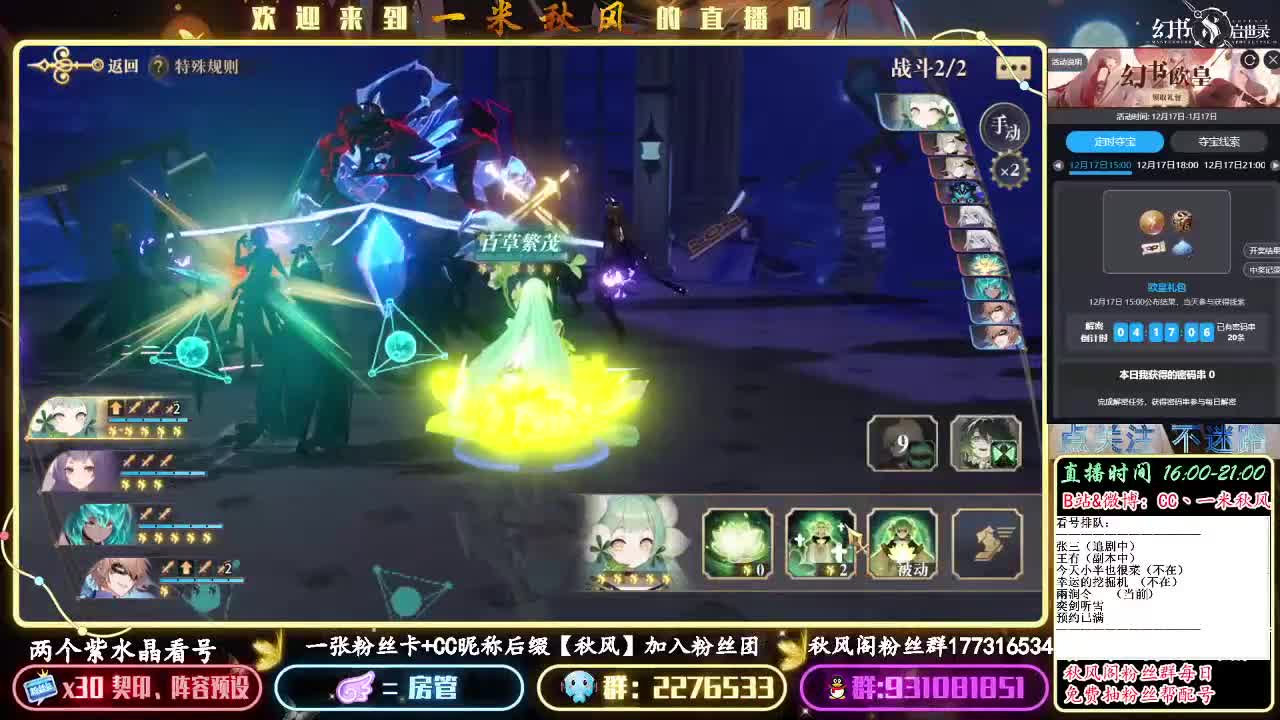Image resolution: width=1280 pixels, height=720 pixels.
Task: Click the left arrow of the time slot selector
Action: [x=1057, y=166]
